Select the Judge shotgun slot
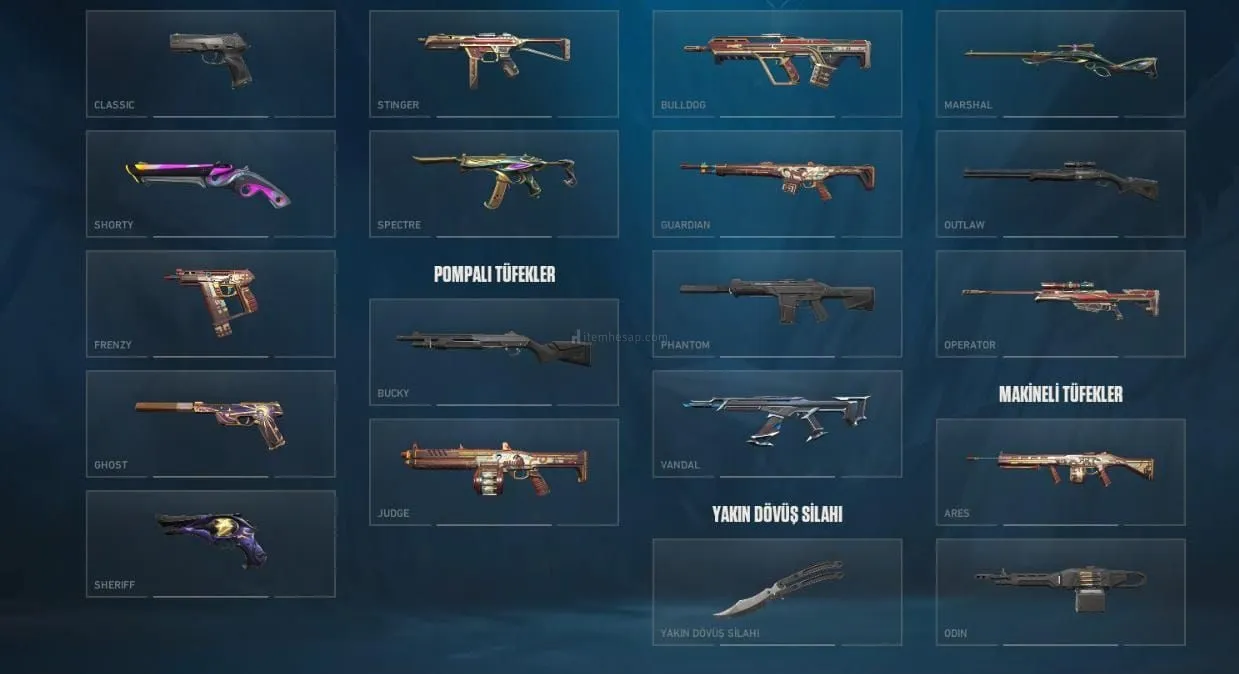The width and height of the screenshot is (1239, 674). pos(494,471)
